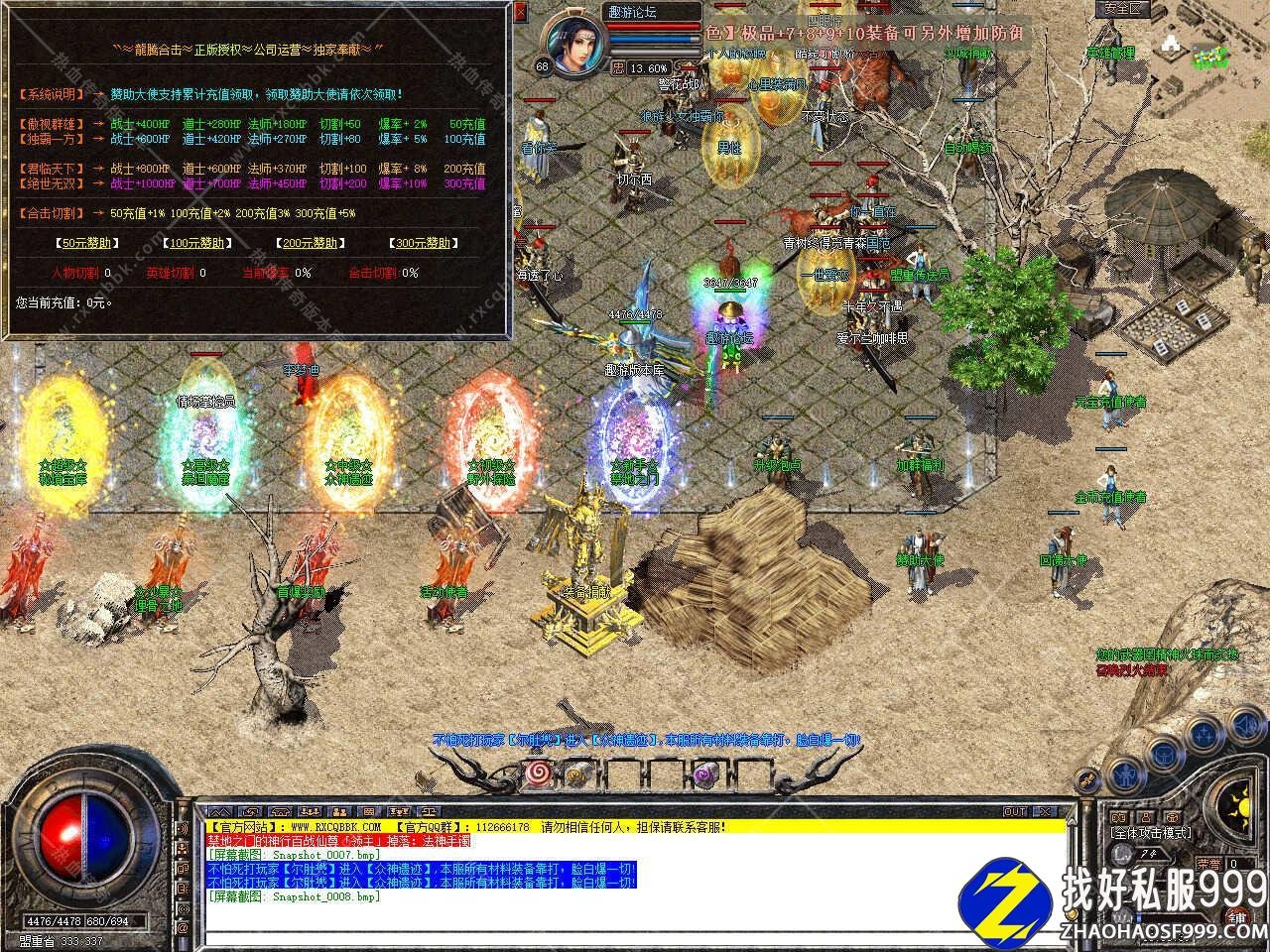Pick the 200元赞助 sponsorship option
The width and height of the screenshot is (1270, 952).
click(x=307, y=243)
